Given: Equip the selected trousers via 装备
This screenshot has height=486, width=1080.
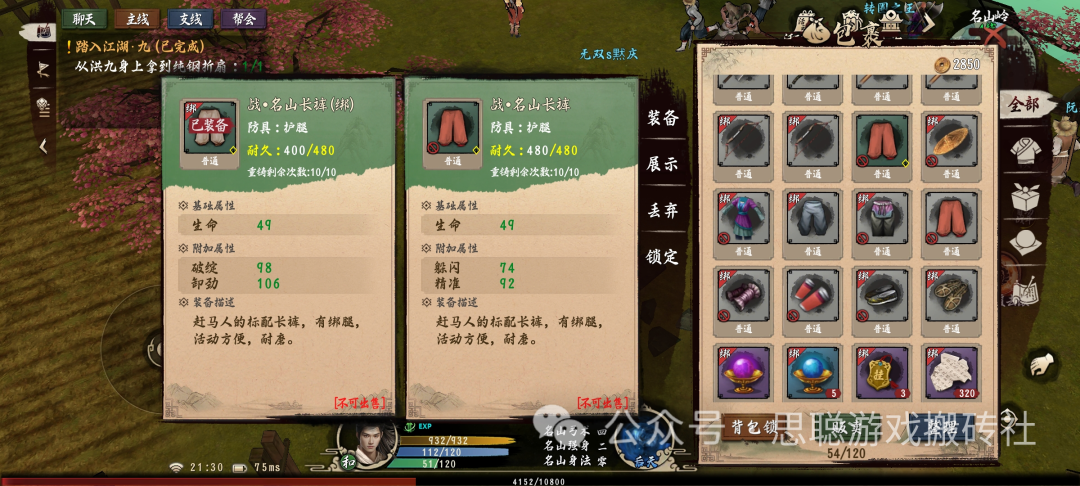Looking at the screenshot, I should (x=662, y=118).
